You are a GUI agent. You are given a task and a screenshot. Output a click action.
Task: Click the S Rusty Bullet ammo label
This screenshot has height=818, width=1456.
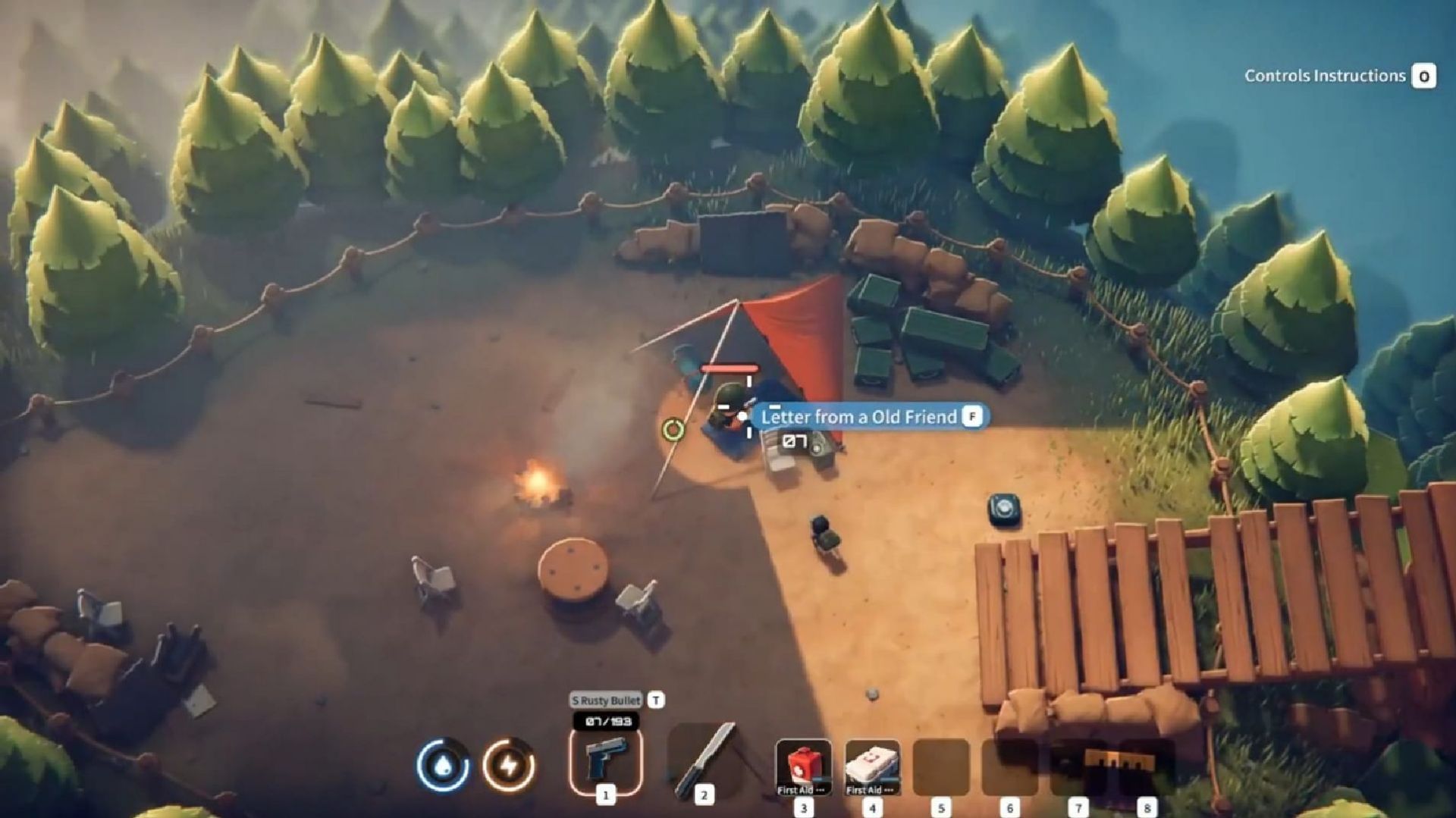coord(607,701)
